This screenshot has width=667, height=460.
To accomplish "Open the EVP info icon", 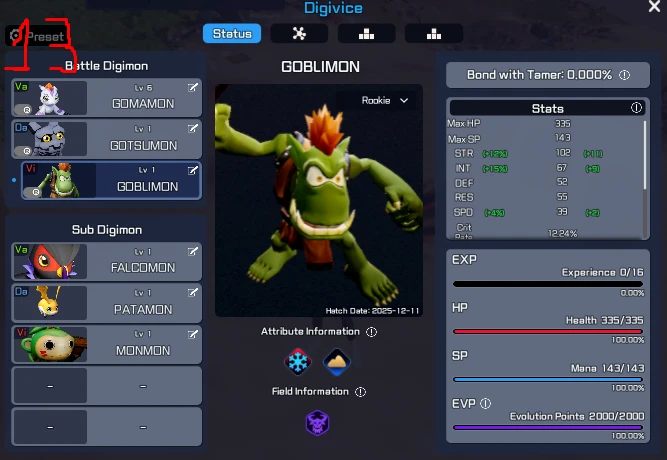I will pyautogui.click(x=485, y=404).
